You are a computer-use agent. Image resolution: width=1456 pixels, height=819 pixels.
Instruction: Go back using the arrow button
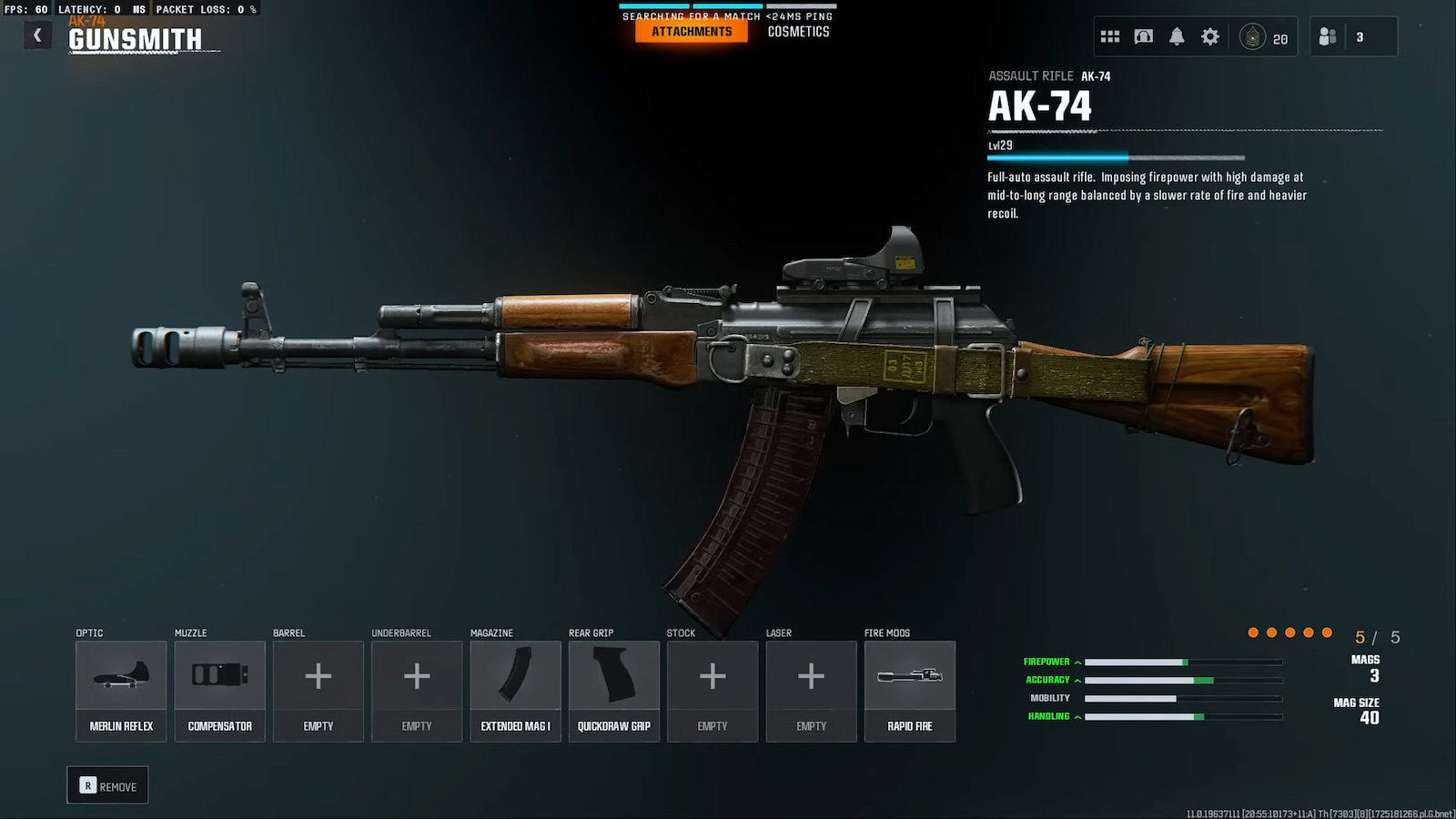37,35
